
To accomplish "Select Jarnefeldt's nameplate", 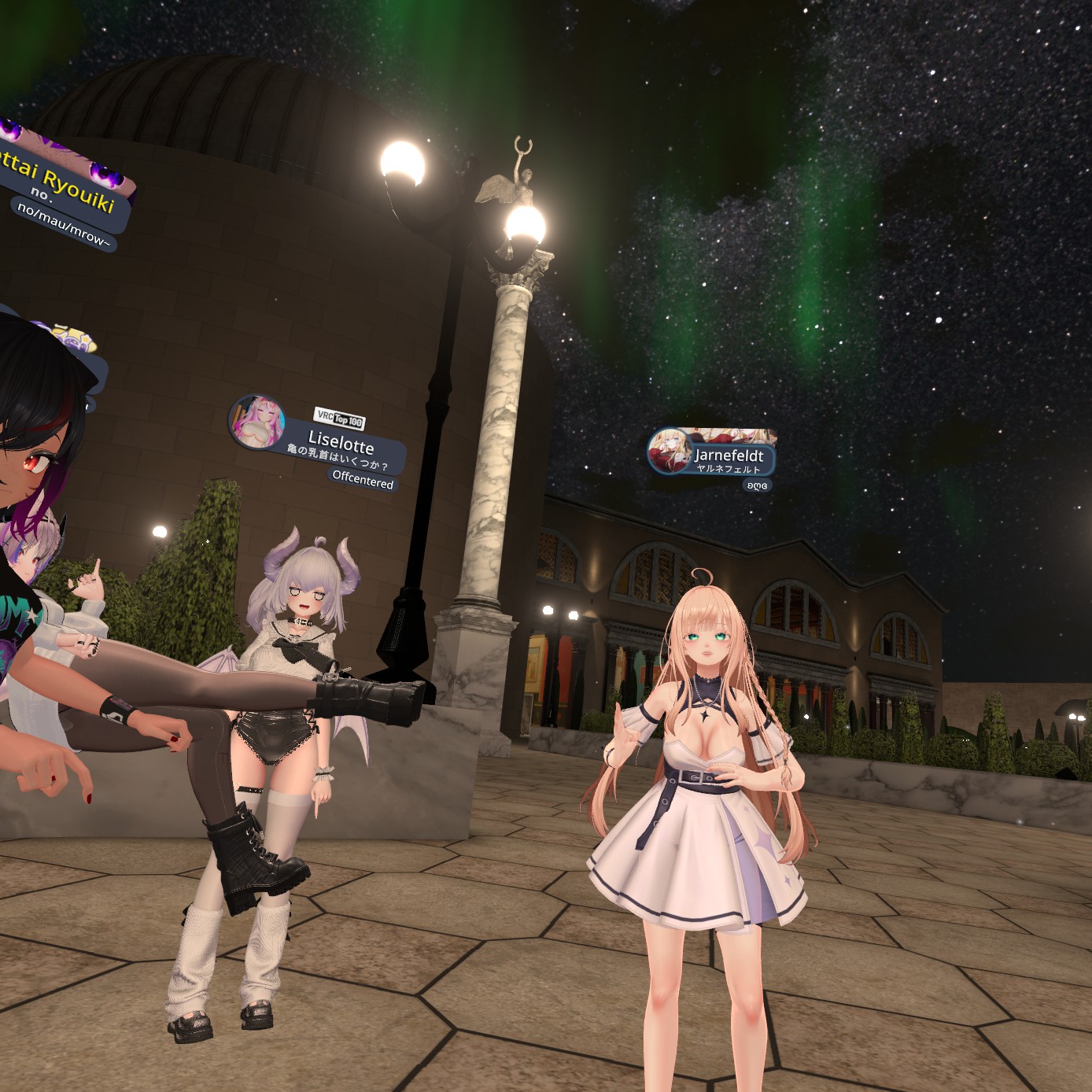I will 728,456.
